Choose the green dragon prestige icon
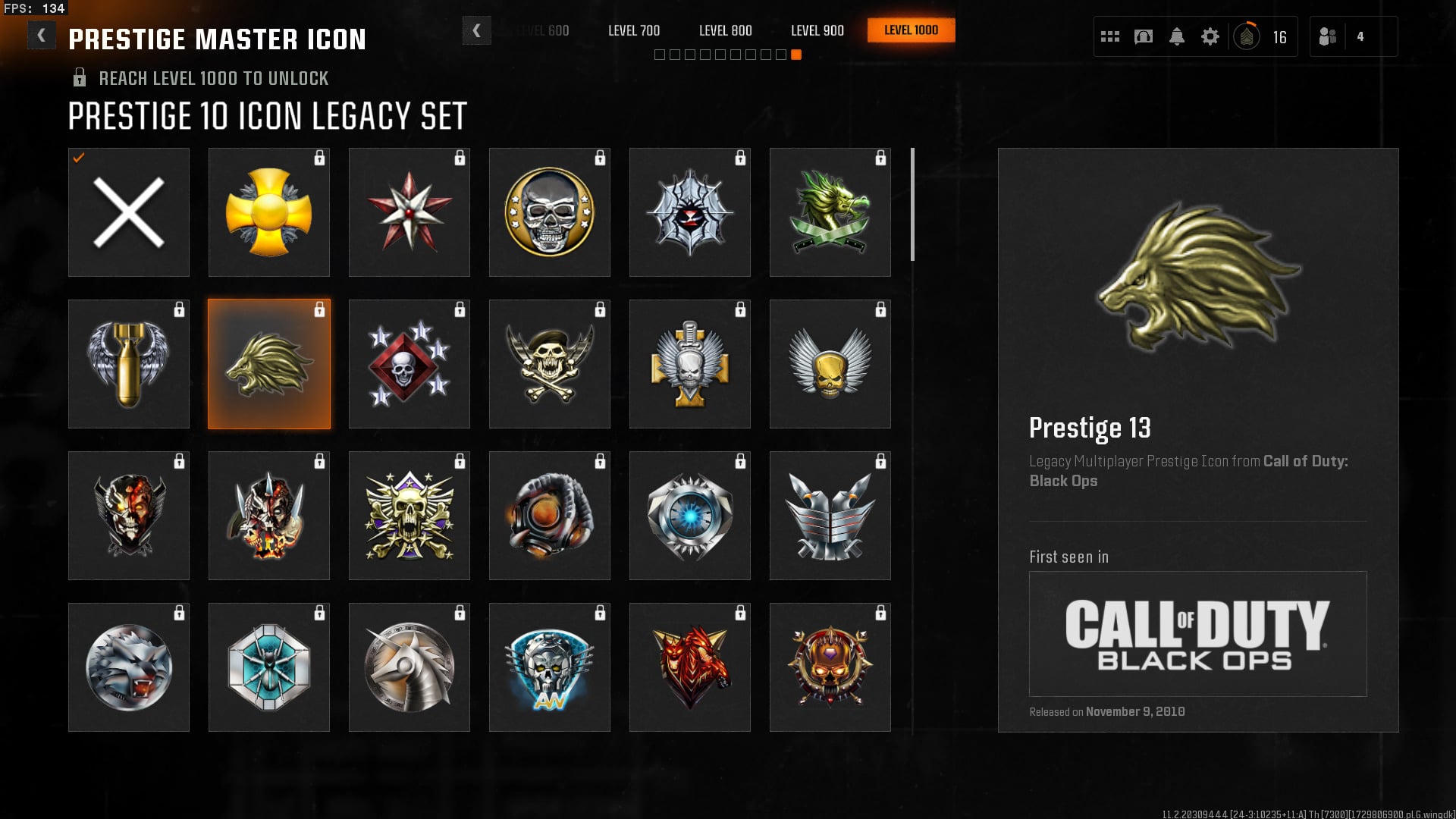The width and height of the screenshot is (1456, 819). tap(830, 212)
